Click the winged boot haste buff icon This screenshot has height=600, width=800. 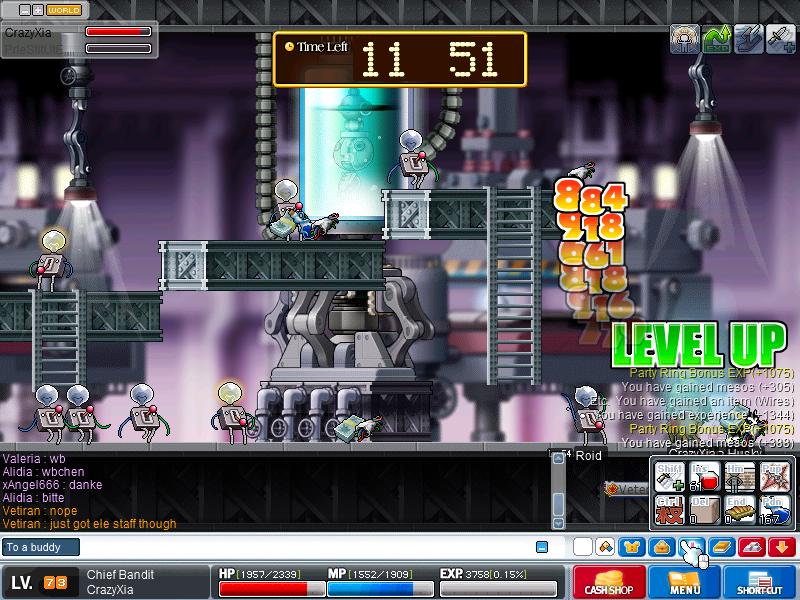tap(749, 39)
